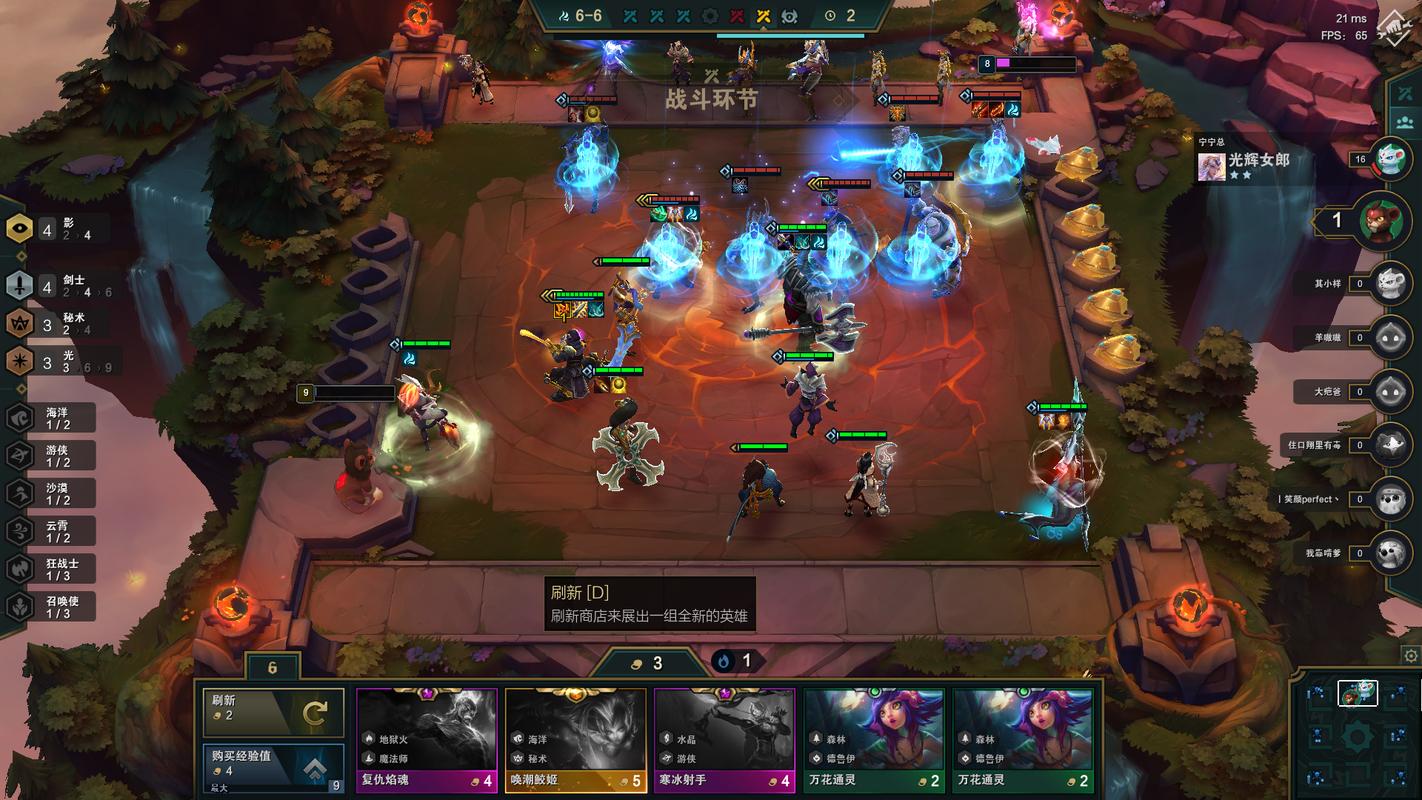
Task: Refresh the shop with the 刷新 button
Action: (x=273, y=712)
